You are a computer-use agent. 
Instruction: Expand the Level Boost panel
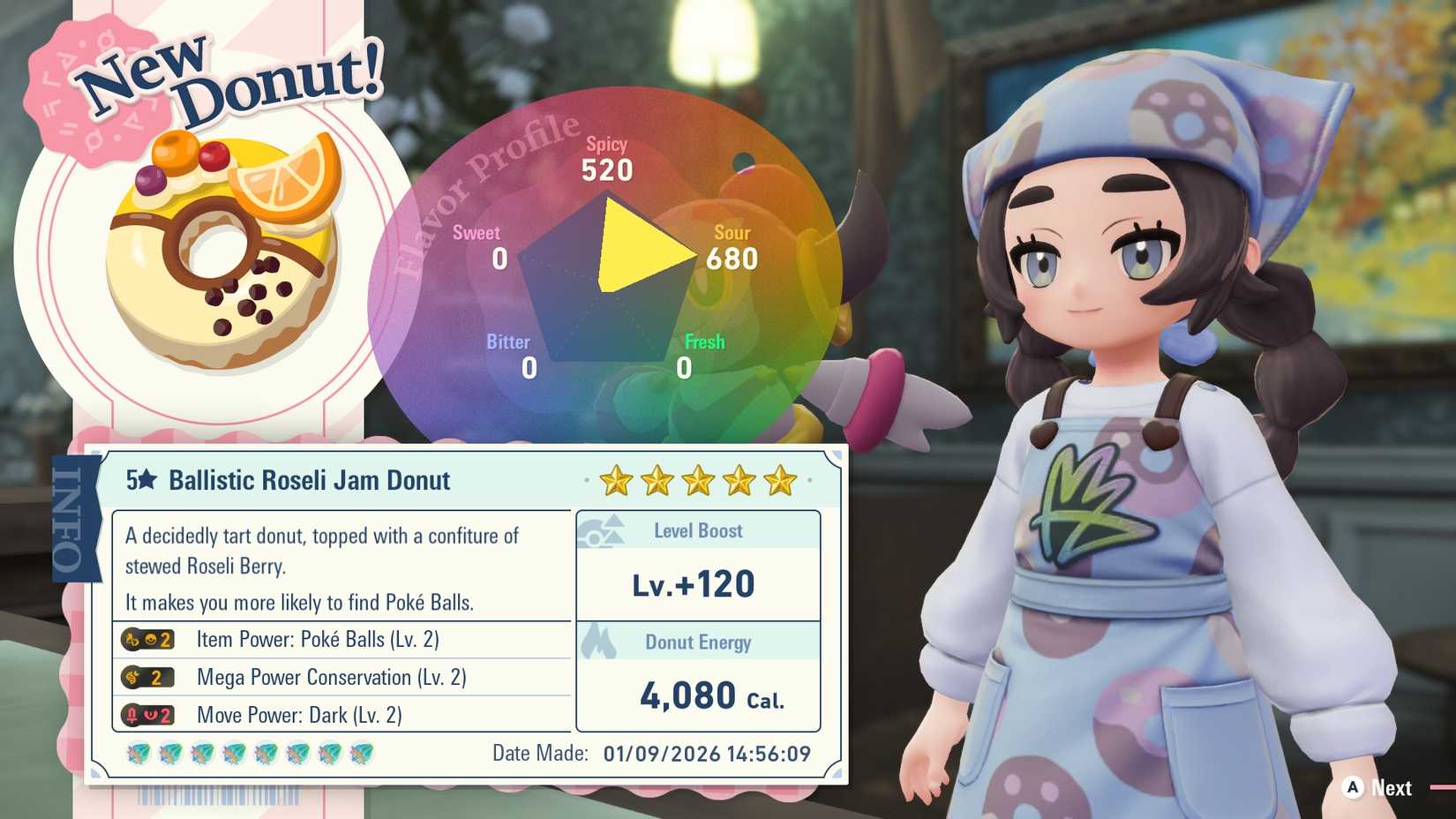(697, 556)
